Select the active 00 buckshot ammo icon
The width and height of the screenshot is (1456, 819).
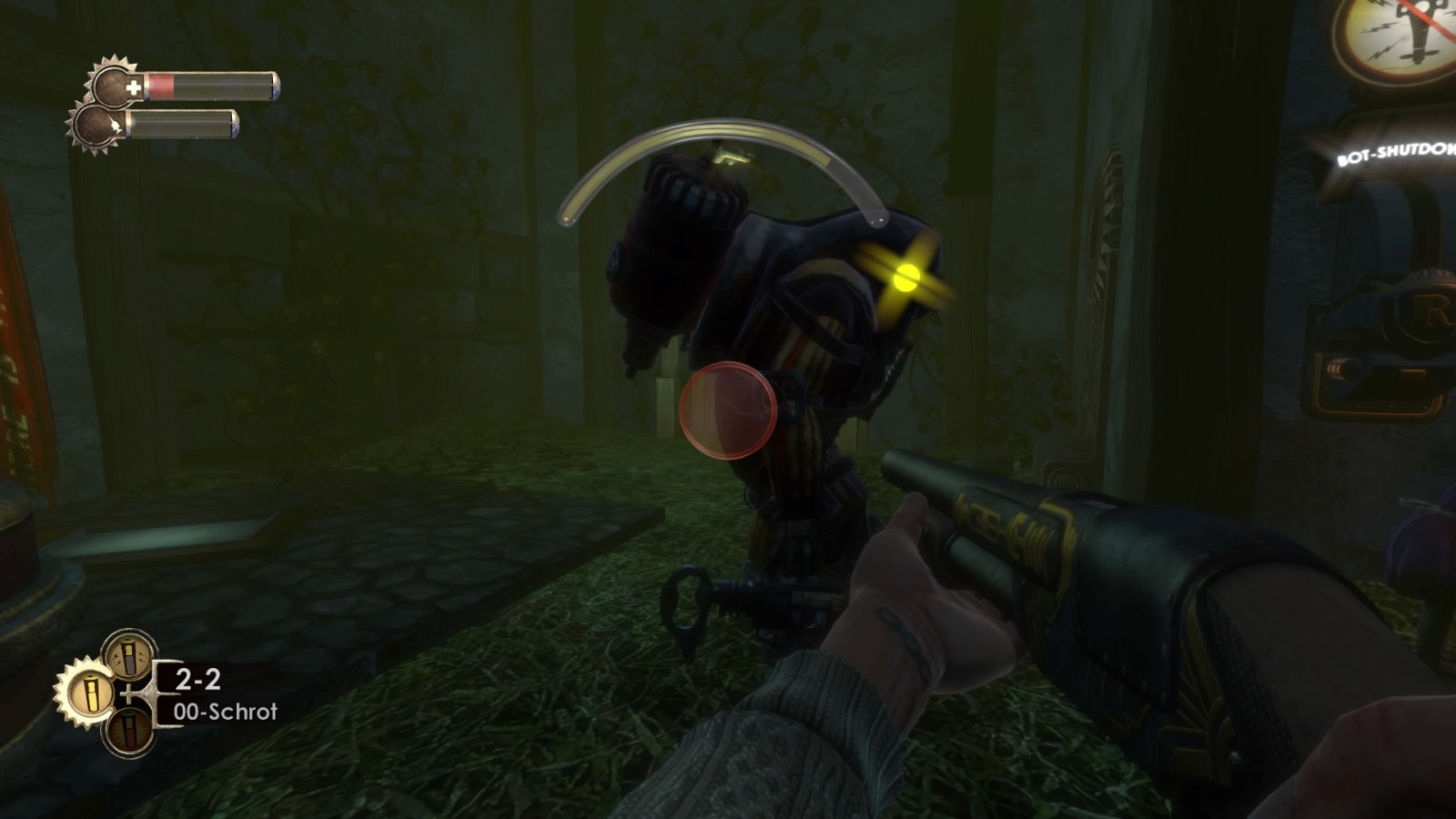tap(88, 693)
